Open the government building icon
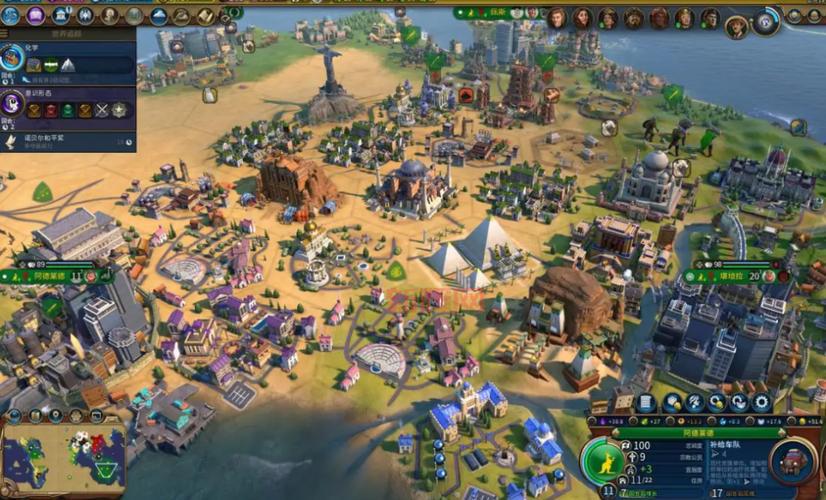826x500 pixels. point(62,15)
